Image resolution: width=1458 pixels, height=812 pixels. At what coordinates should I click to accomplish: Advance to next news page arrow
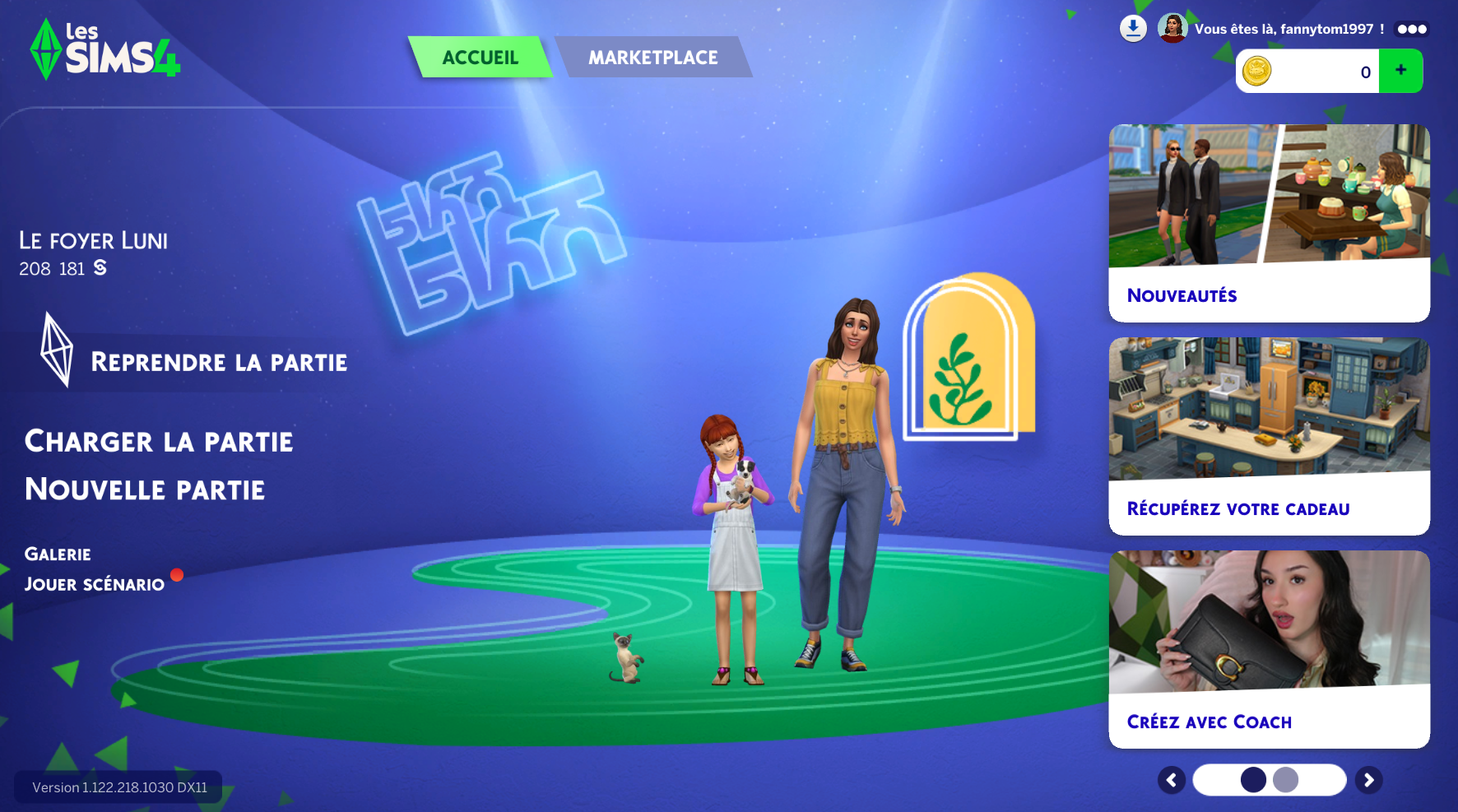click(1369, 780)
